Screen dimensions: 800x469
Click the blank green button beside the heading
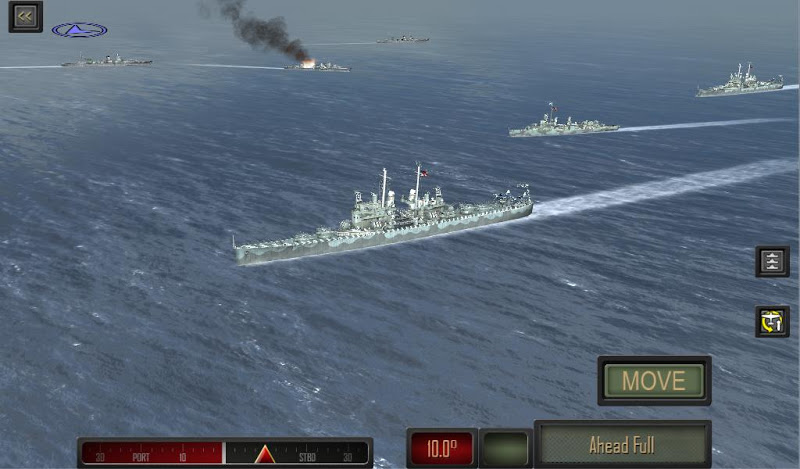click(x=505, y=447)
